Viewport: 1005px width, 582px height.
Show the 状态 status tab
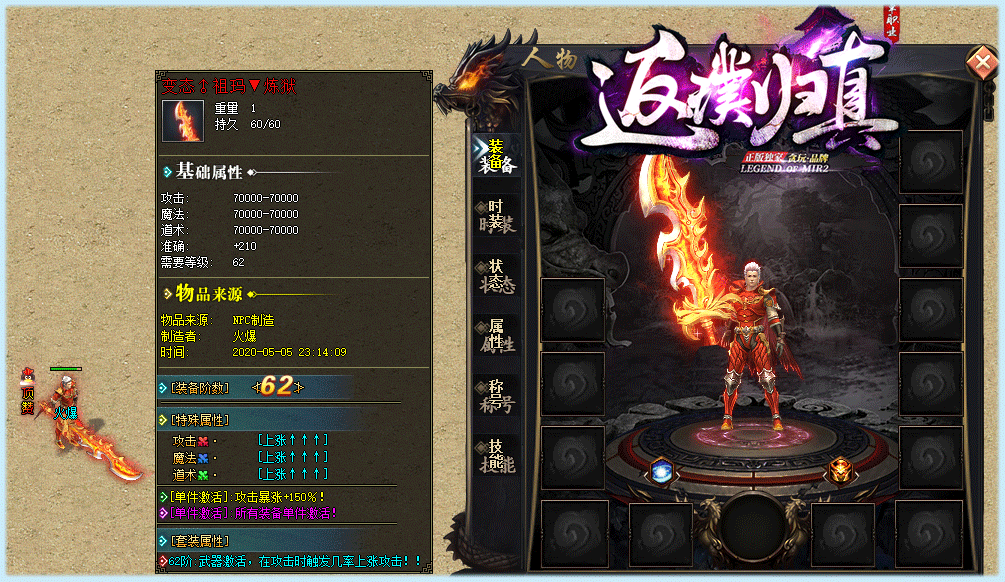[496, 275]
